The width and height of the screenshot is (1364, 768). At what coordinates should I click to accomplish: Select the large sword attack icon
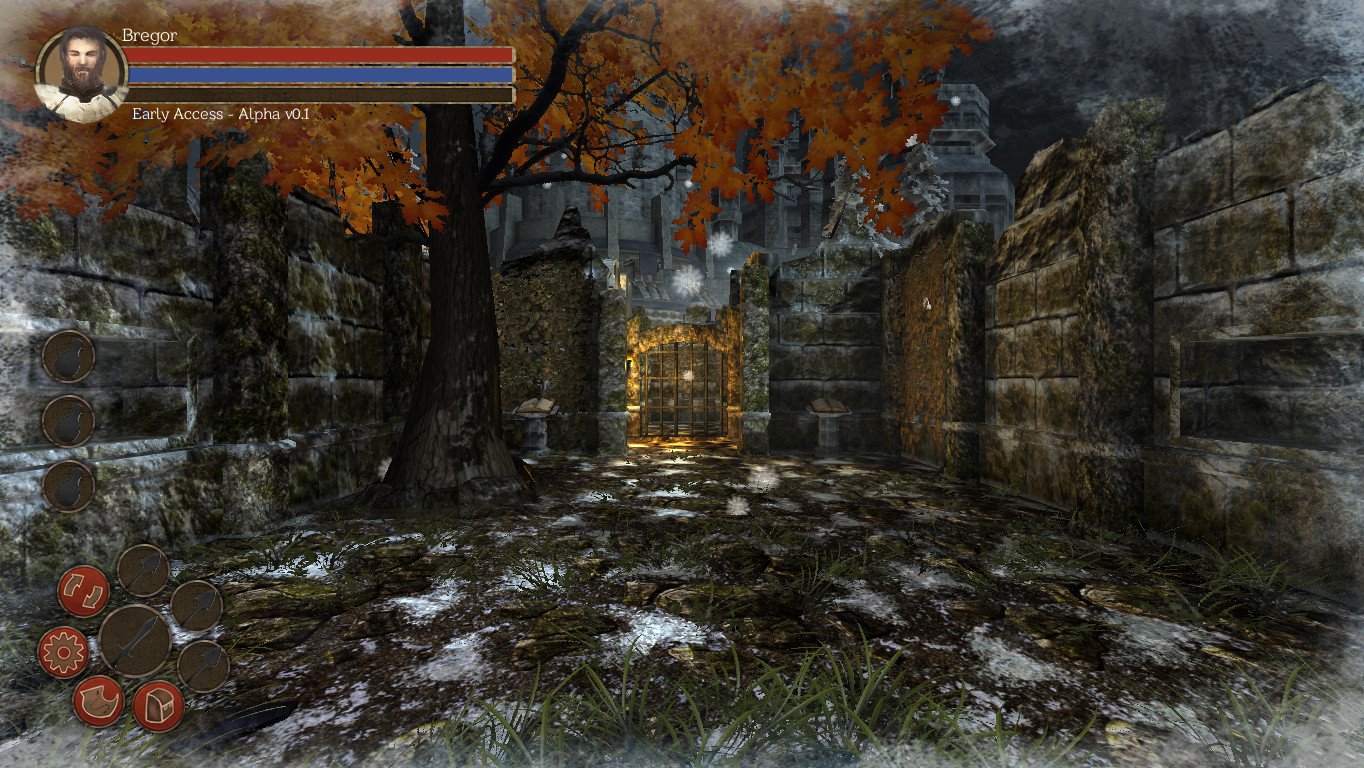[136, 641]
